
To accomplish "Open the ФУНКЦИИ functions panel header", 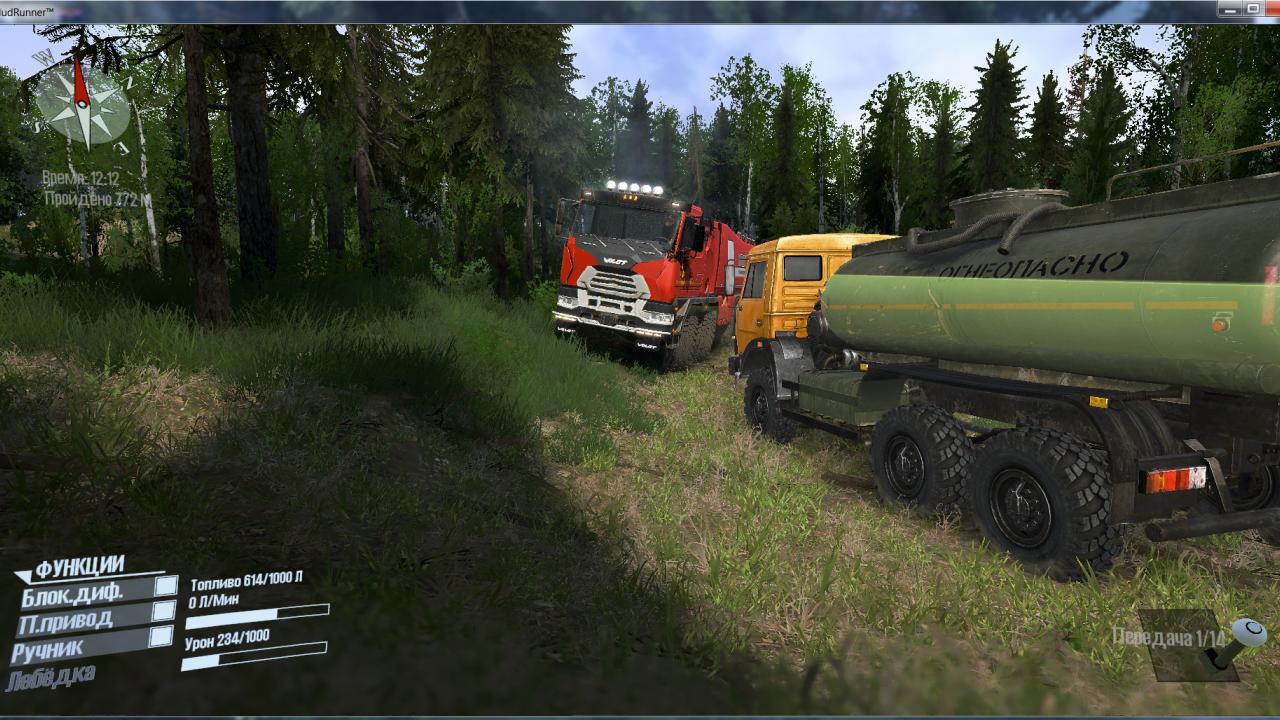I will pos(78,568).
